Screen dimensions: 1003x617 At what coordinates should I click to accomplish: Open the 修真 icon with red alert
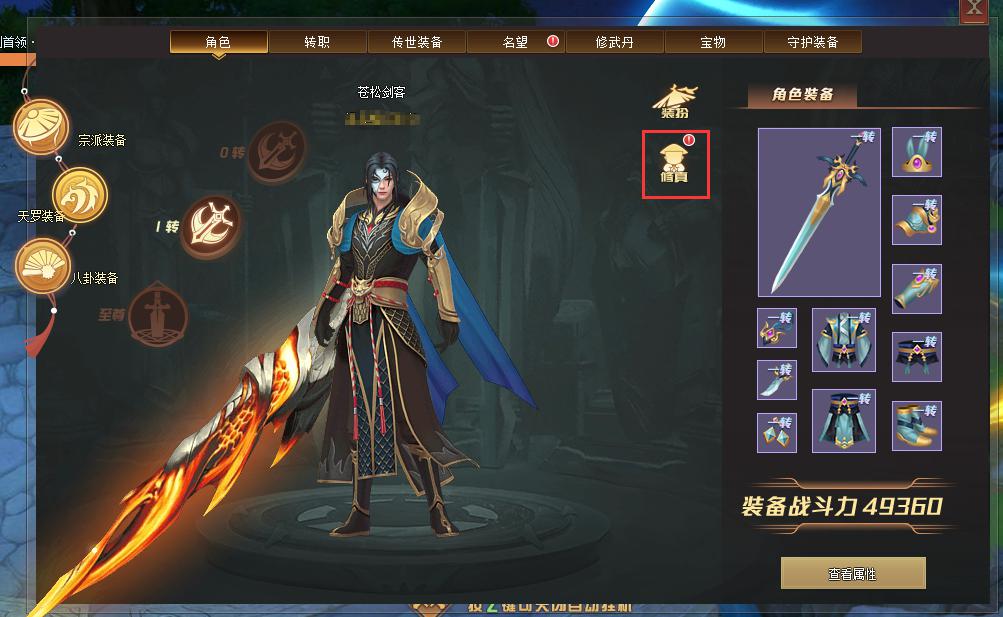tap(676, 165)
